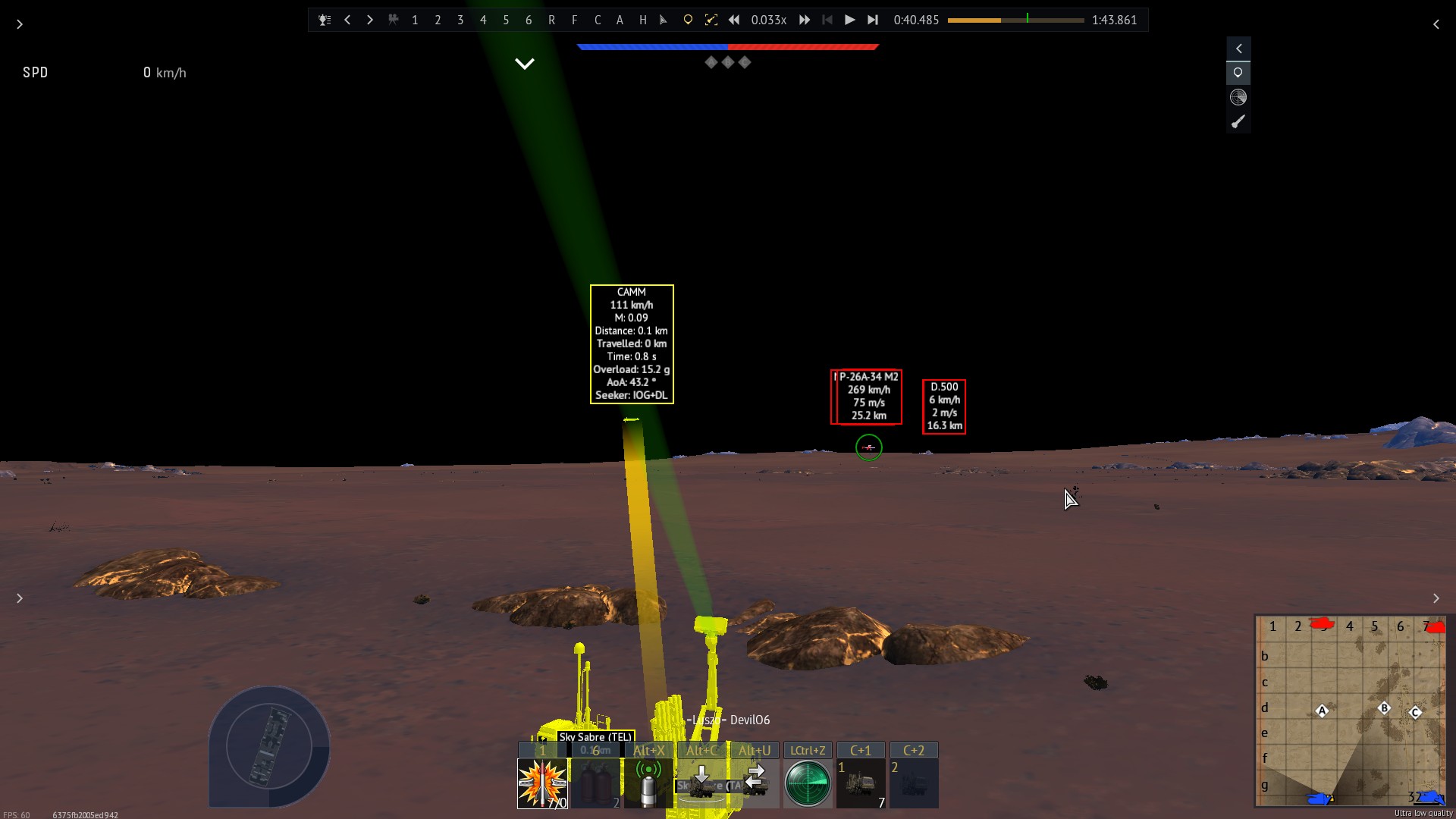Activate the green radar scope icon
Viewport: 1456px width, 819px height.
(x=808, y=783)
